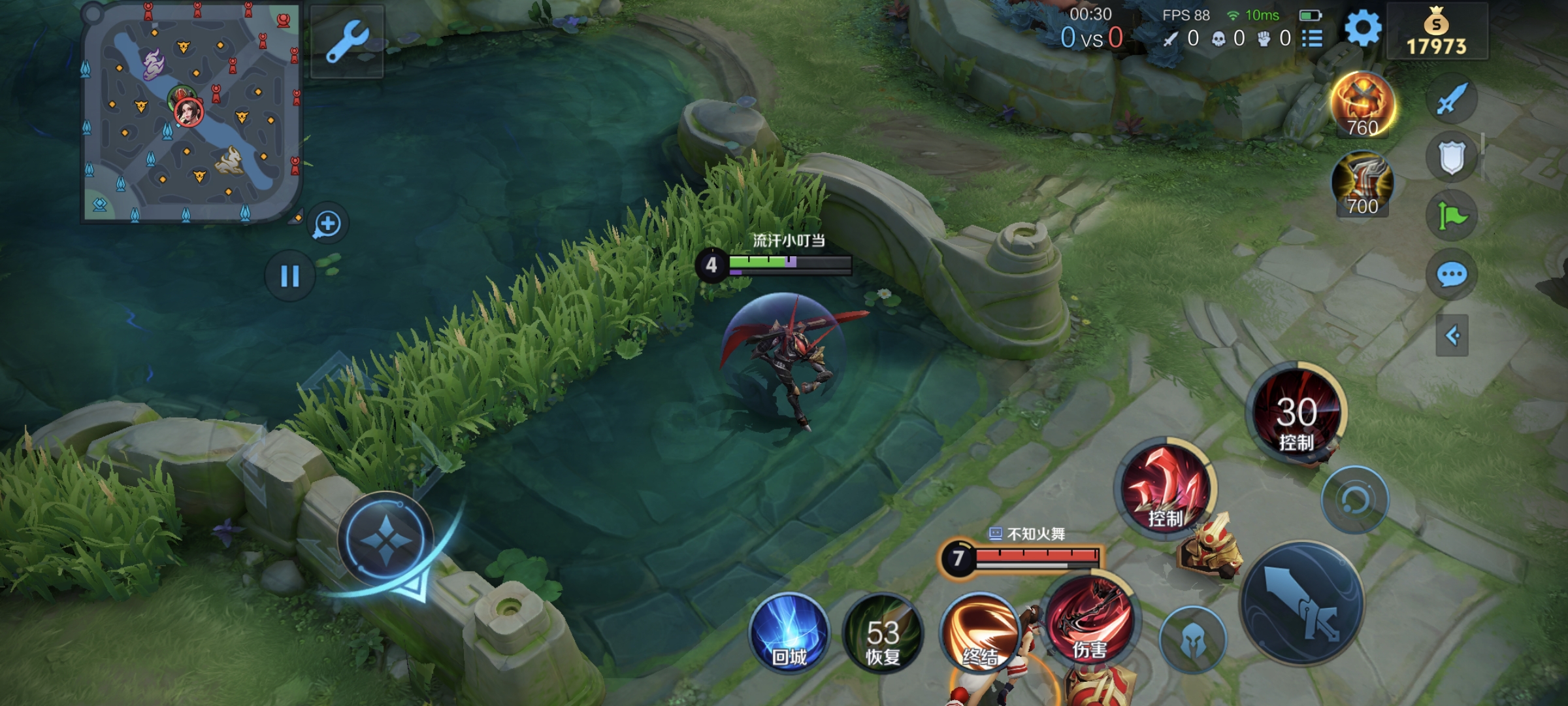This screenshot has height=706, width=1568.
Task: Pause the game
Action: click(x=289, y=276)
